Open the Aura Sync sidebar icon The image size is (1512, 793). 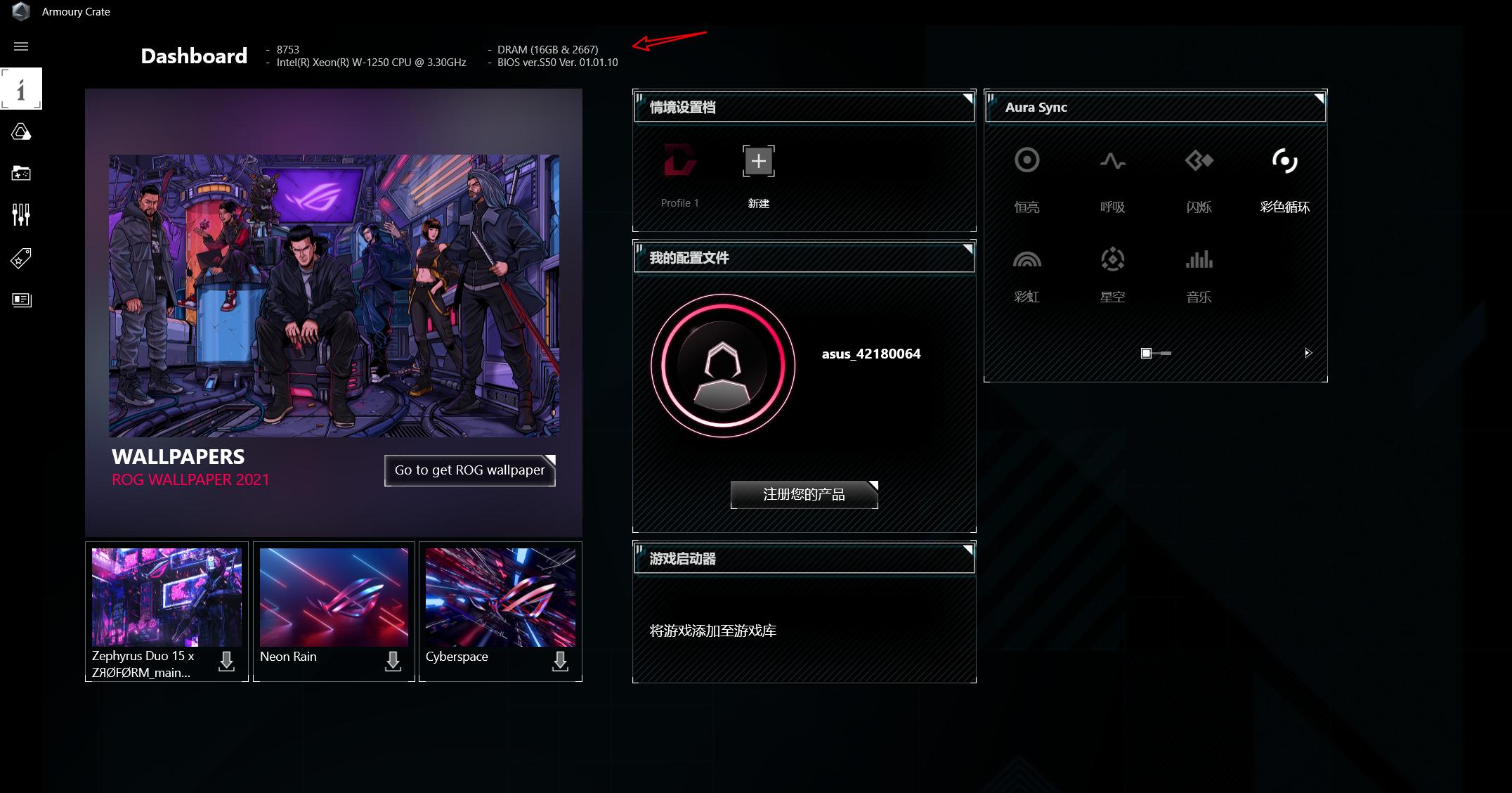point(21,132)
